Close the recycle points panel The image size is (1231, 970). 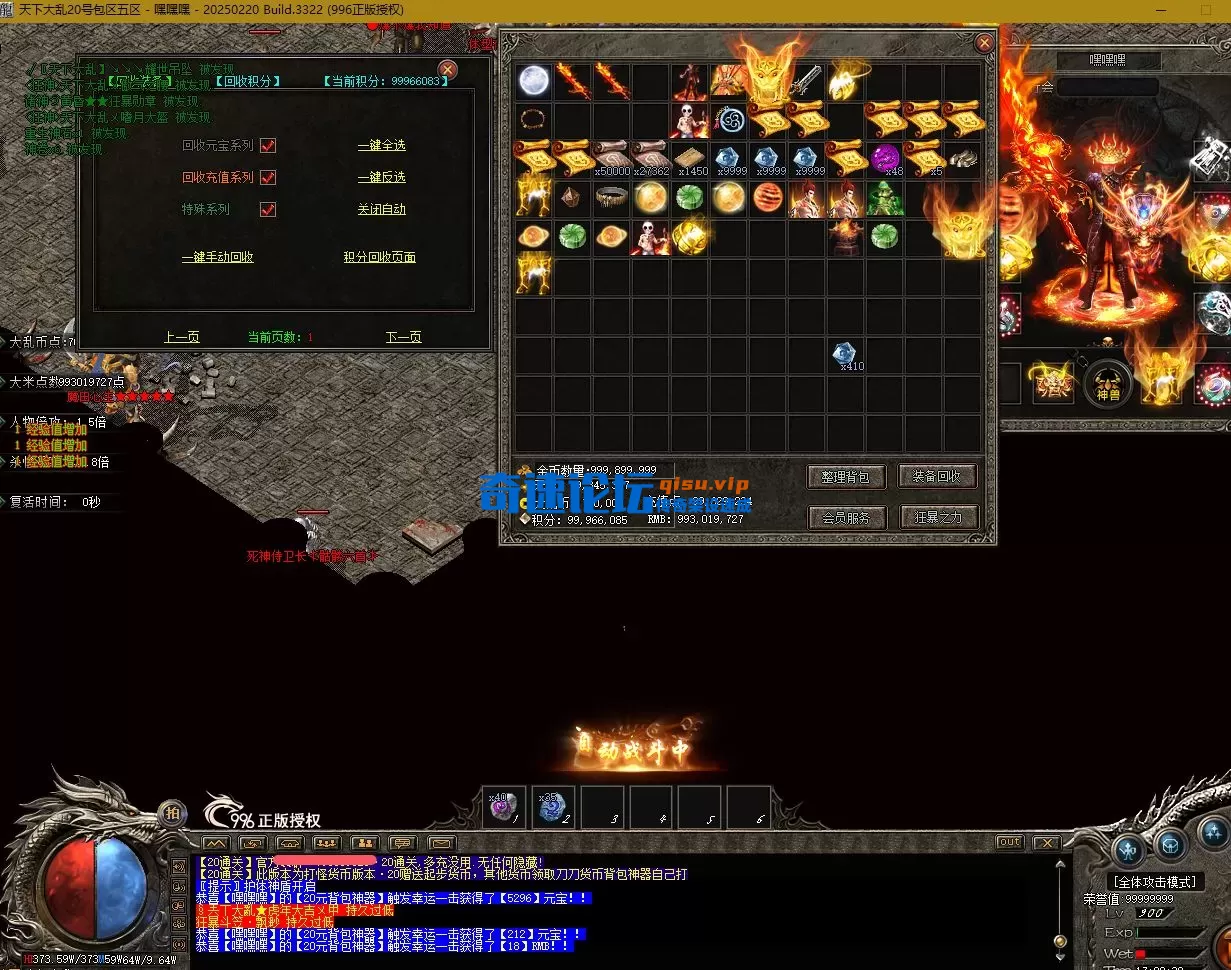448,69
